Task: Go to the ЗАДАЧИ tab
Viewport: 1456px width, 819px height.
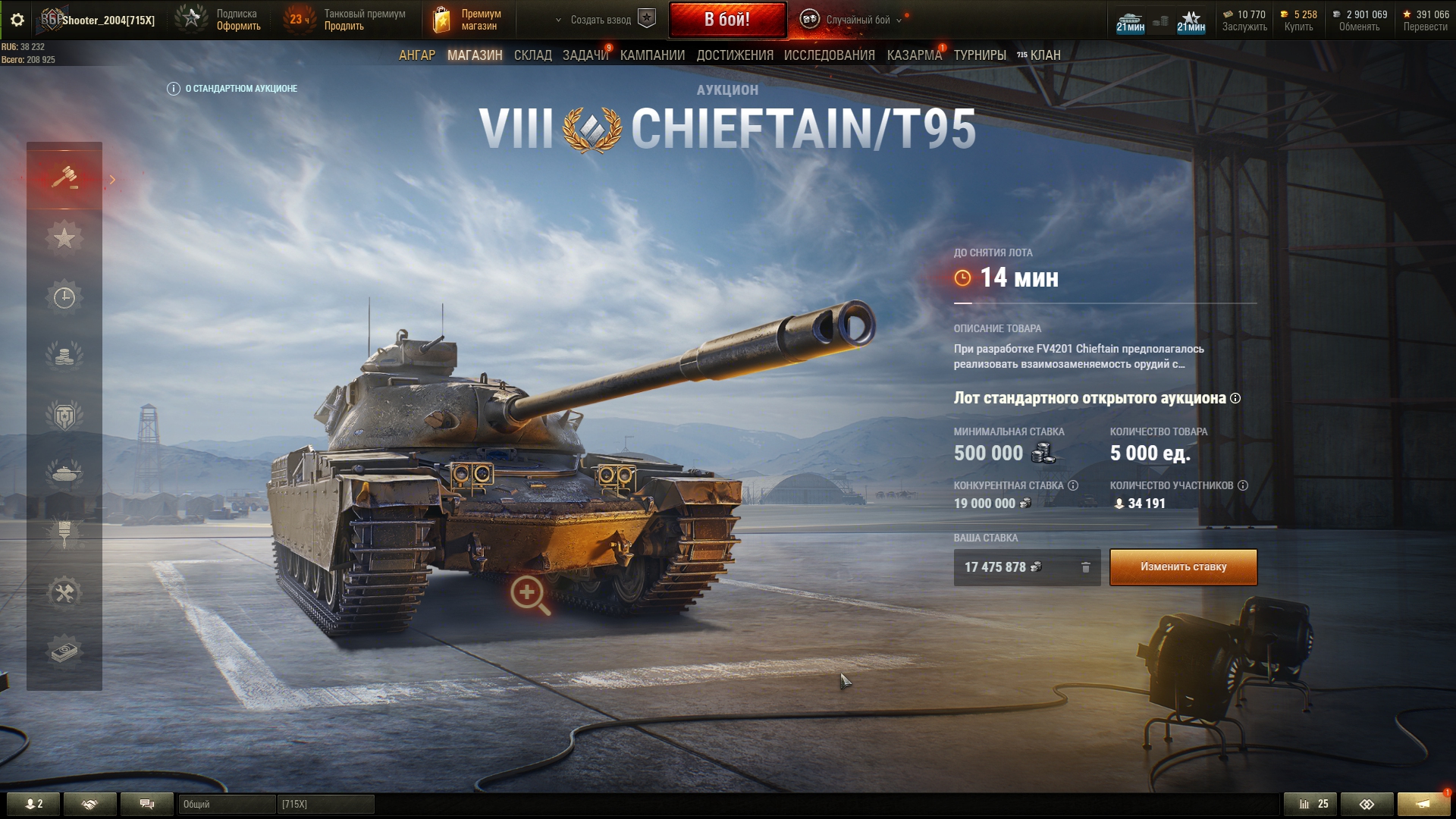Action: coord(585,55)
